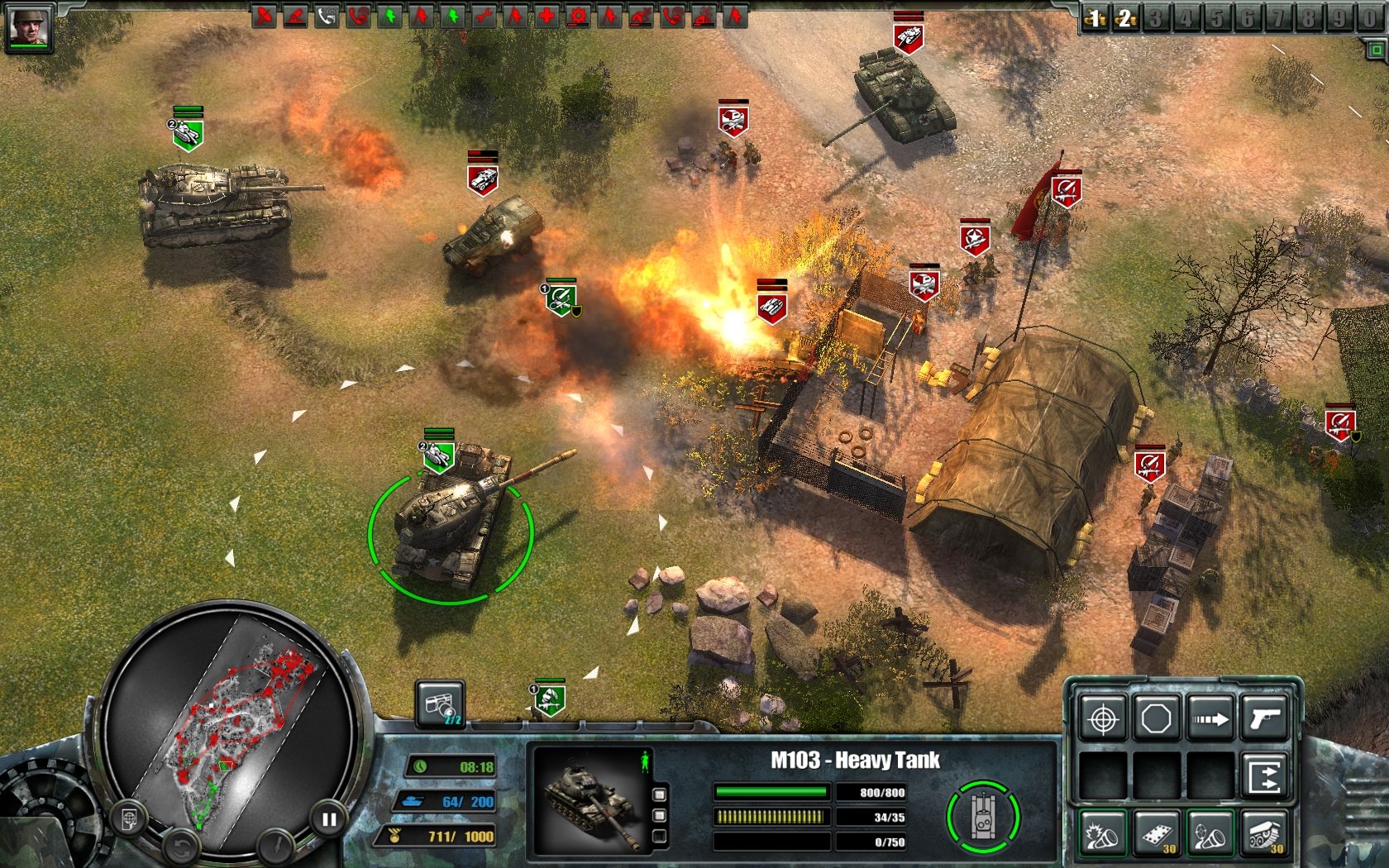Activate the Stop command octagon icon
Image resolution: width=1389 pixels, height=868 pixels.
[x=1156, y=716]
